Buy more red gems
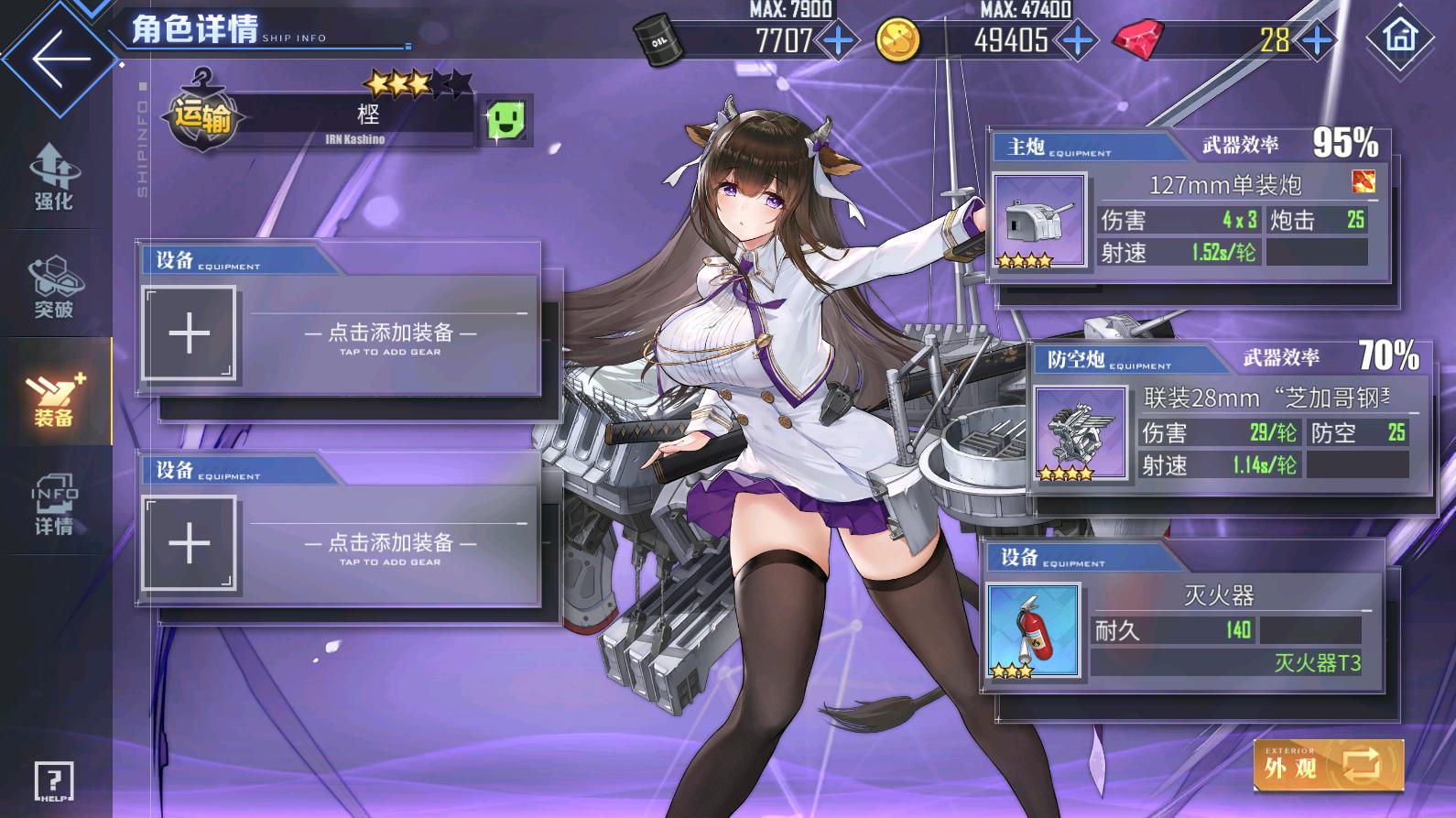1456x818 pixels. (1317, 40)
